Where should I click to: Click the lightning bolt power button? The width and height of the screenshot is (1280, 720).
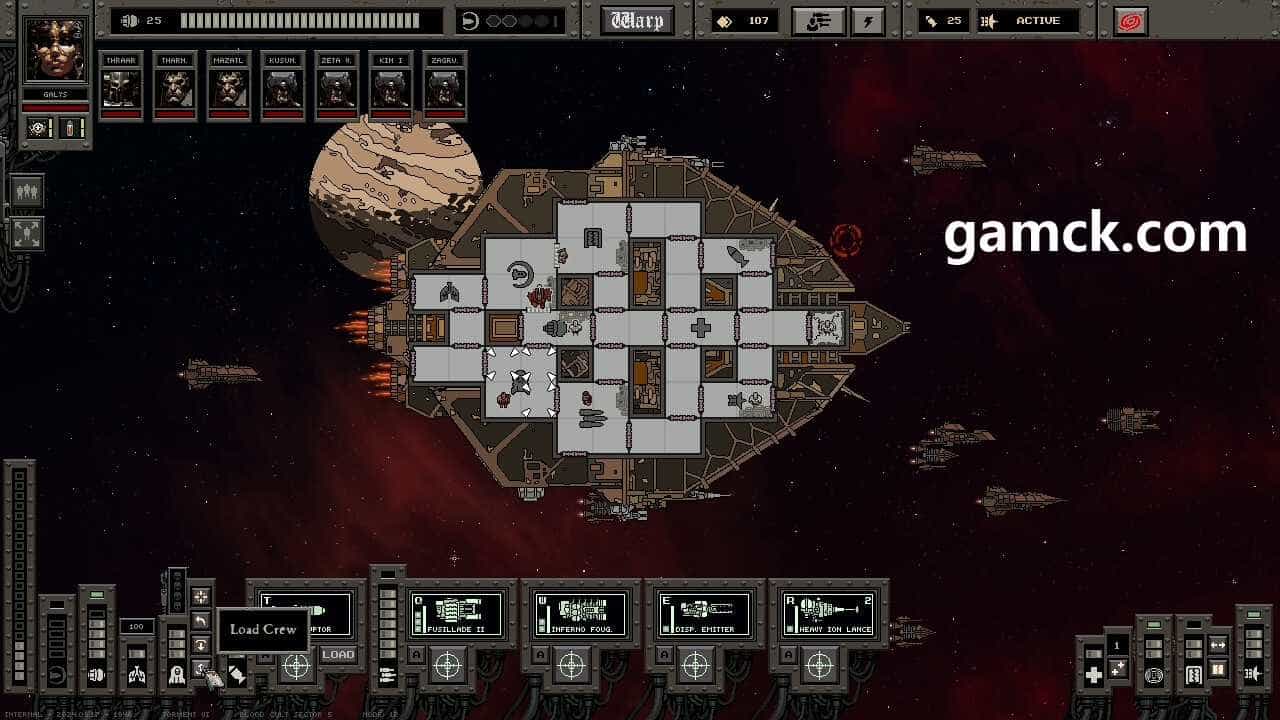click(867, 21)
